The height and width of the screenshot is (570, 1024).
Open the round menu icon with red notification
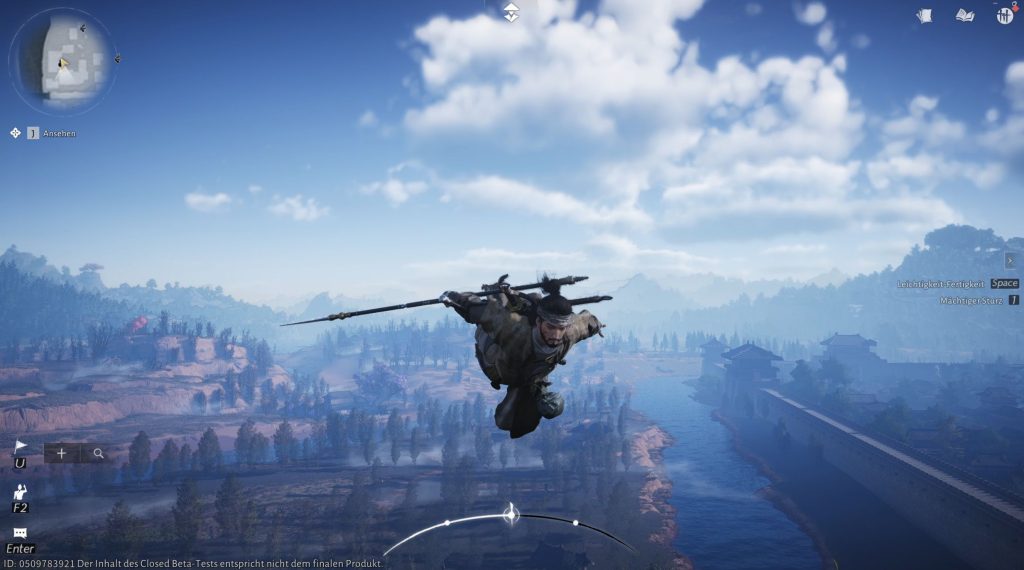point(1004,15)
